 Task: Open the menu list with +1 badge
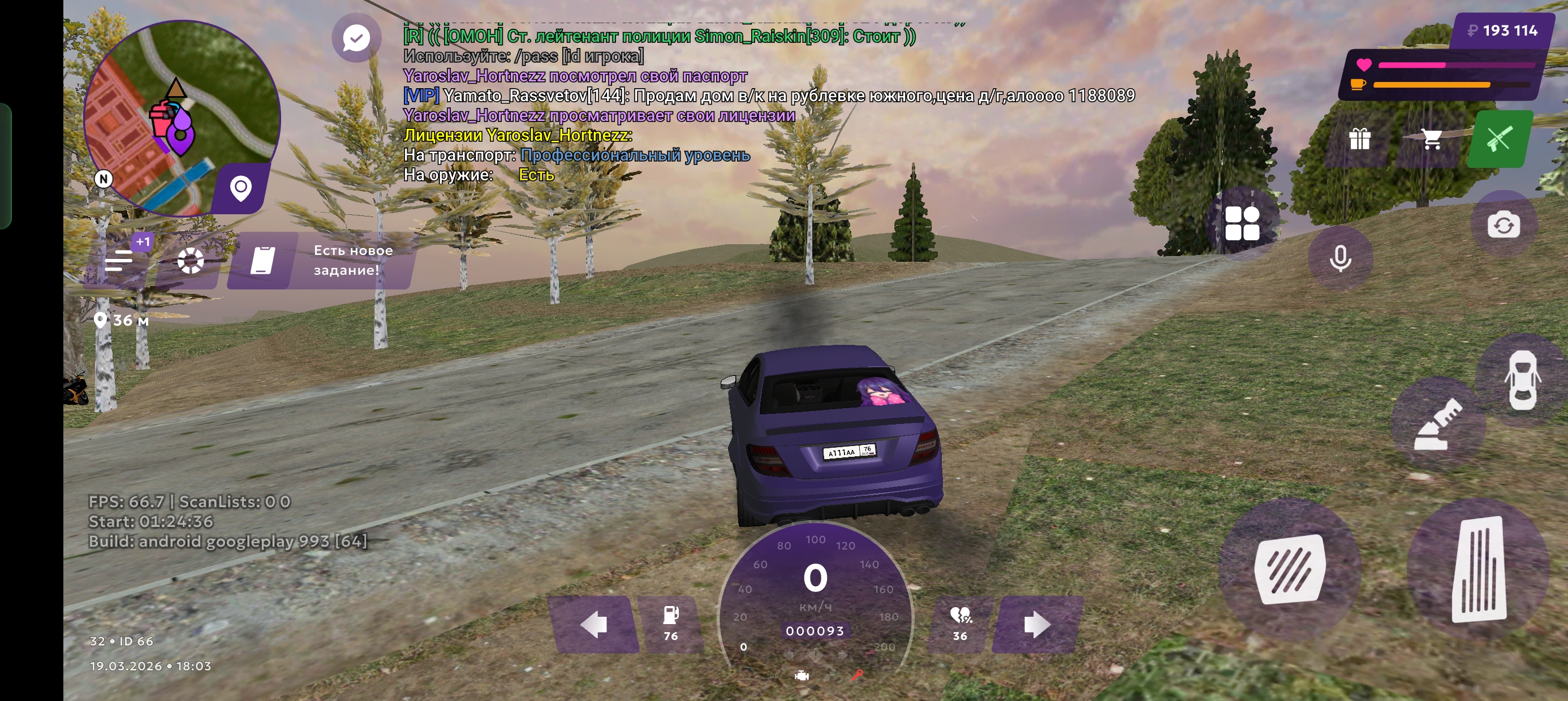[120, 261]
